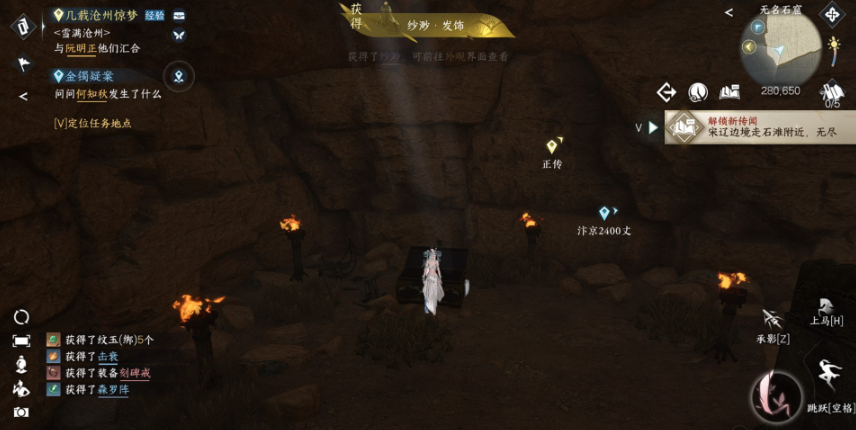
Task: Open the pinwheel icon showing 0/5
Action: [x=832, y=93]
